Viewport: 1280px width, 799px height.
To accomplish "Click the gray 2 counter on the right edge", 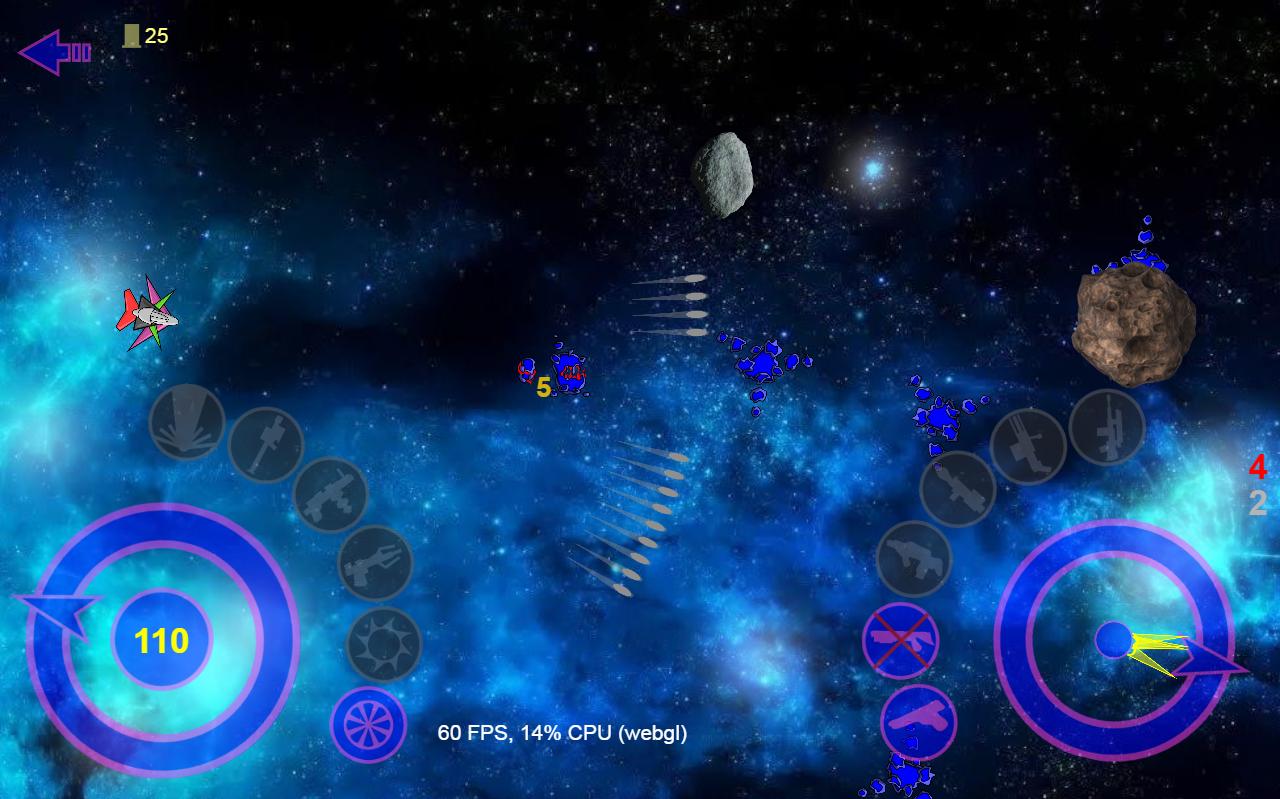I will pyautogui.click(x=1256, y=505).
